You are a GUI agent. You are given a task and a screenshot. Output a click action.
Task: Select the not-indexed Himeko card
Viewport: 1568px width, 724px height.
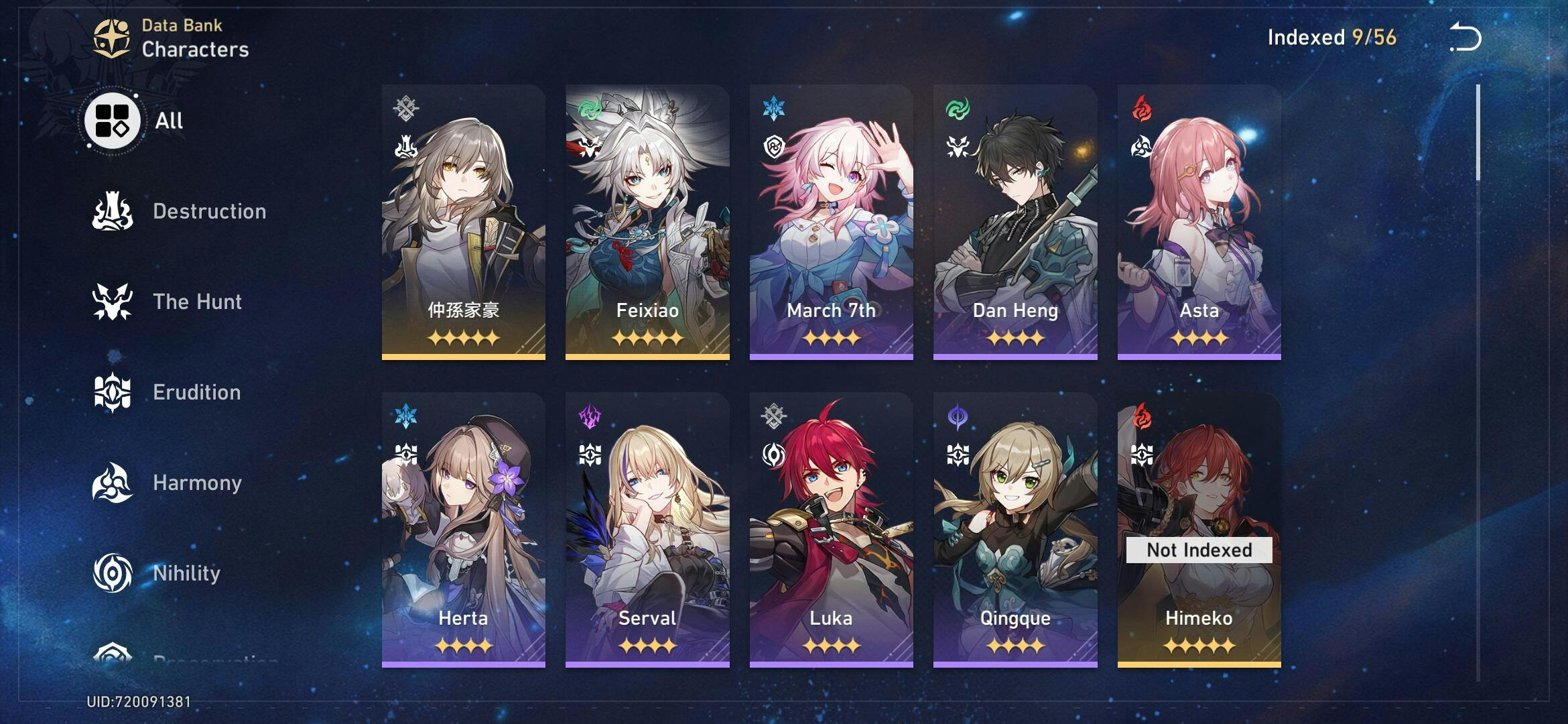[x=1199, y=530]
